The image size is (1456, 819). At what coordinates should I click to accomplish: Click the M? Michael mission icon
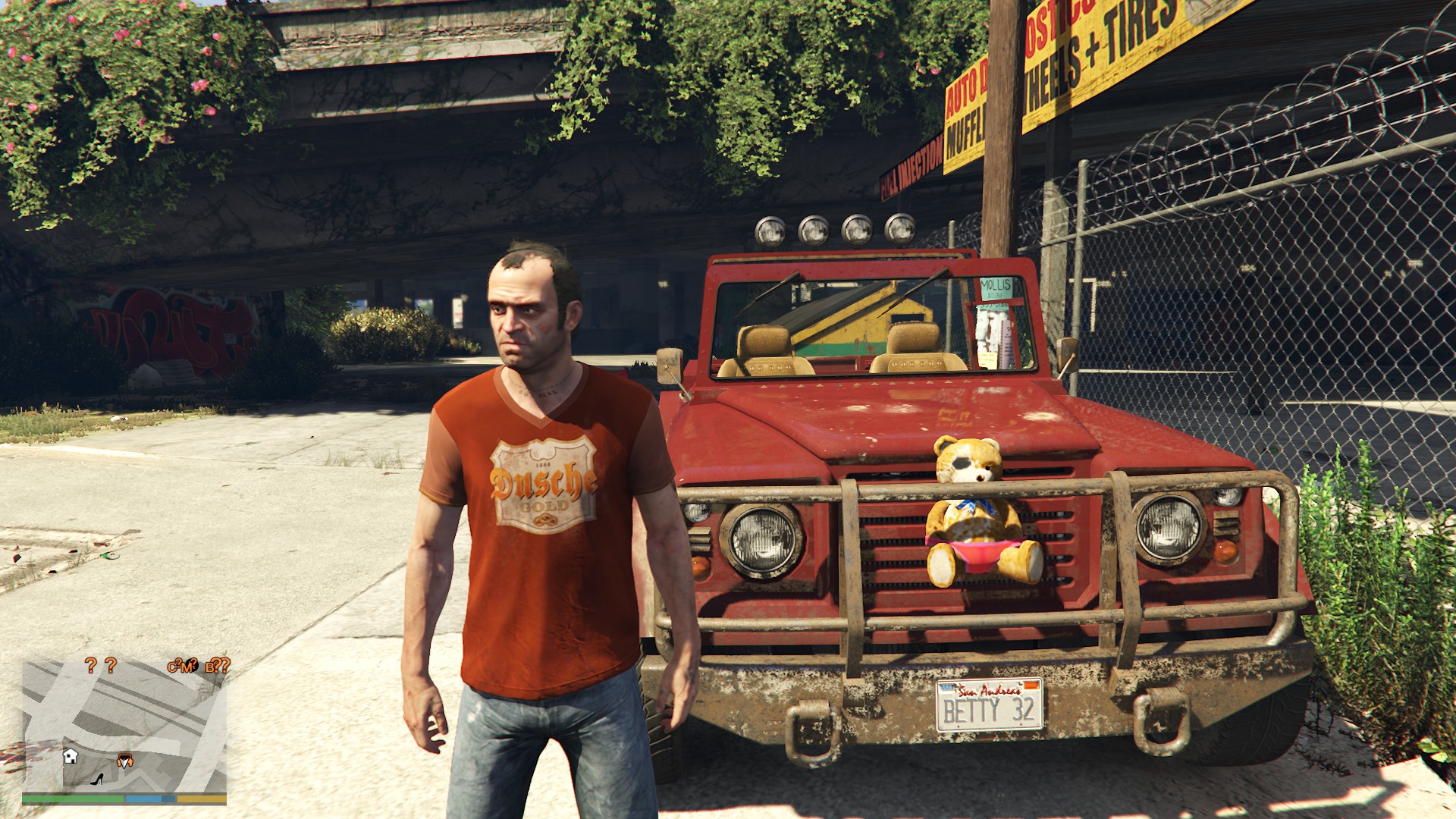(x=188, y=667)
